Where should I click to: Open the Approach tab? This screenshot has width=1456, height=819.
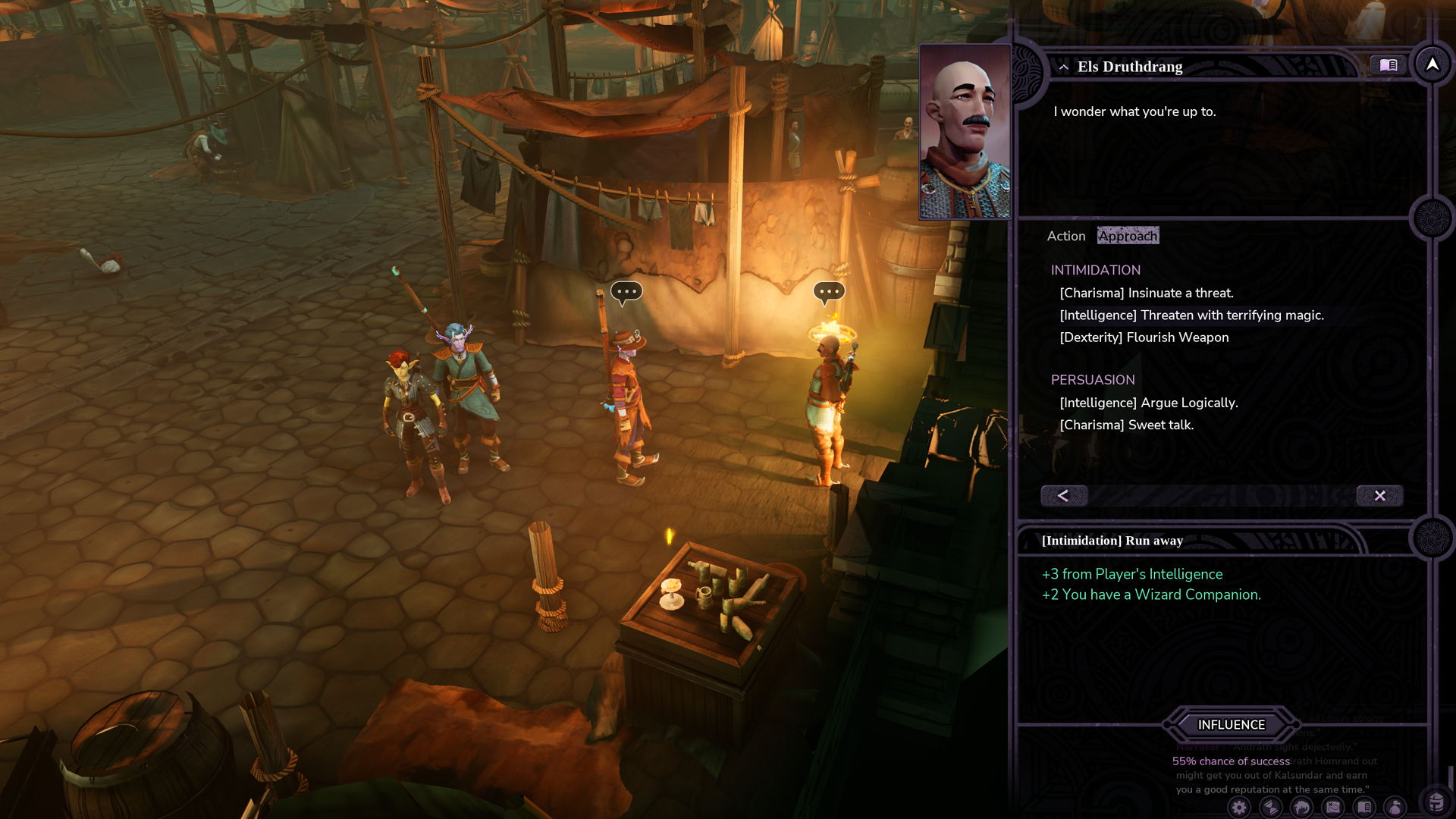(1128, 236)
